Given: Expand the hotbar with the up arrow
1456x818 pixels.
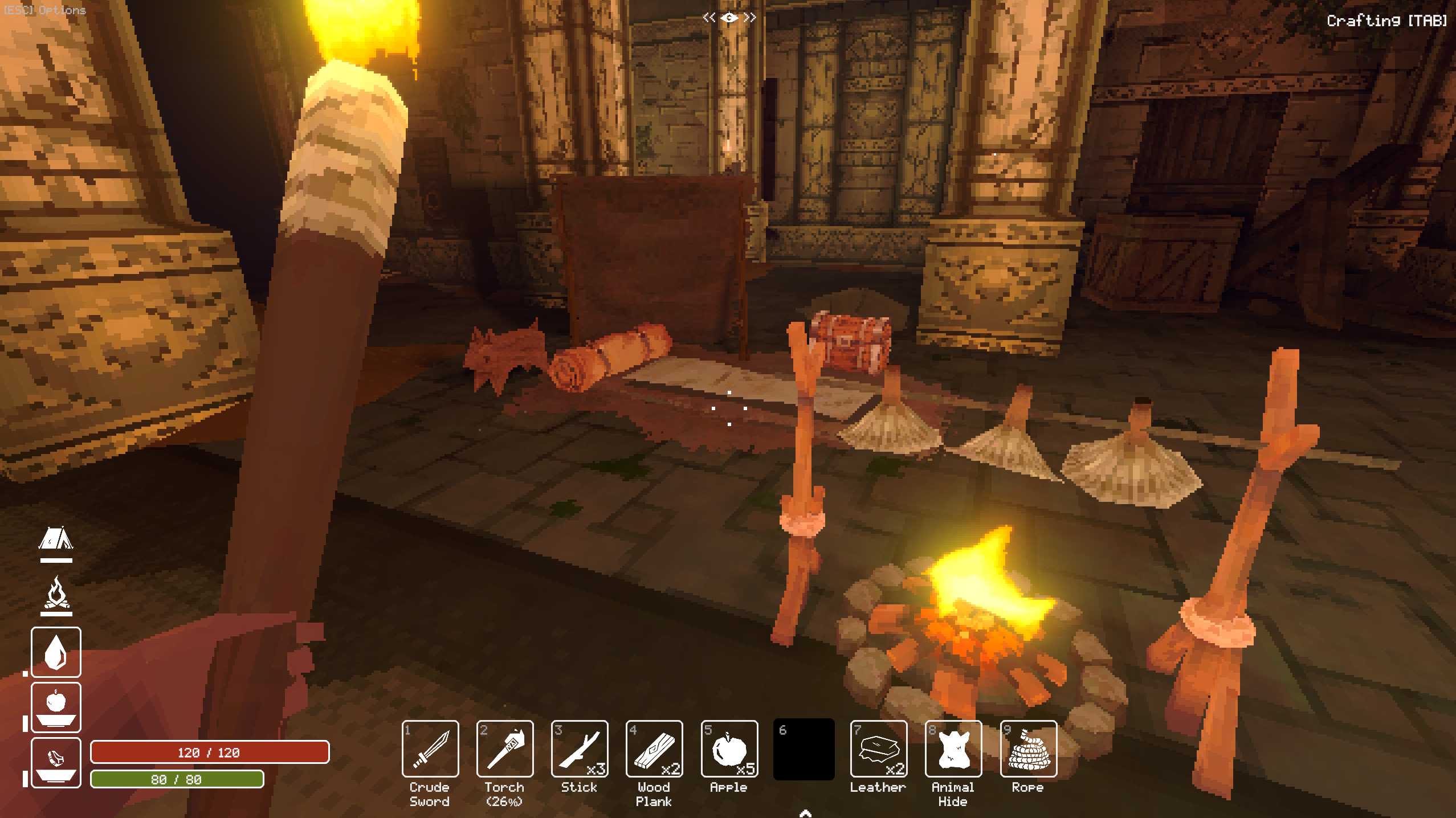Looking at the screenshot, I should click(805, 813).
